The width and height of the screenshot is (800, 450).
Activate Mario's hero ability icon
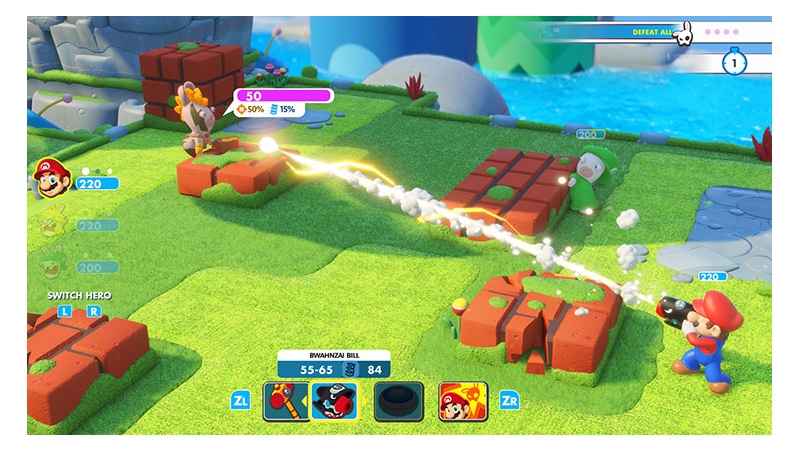pyautogui.click(x=463, y=401)
